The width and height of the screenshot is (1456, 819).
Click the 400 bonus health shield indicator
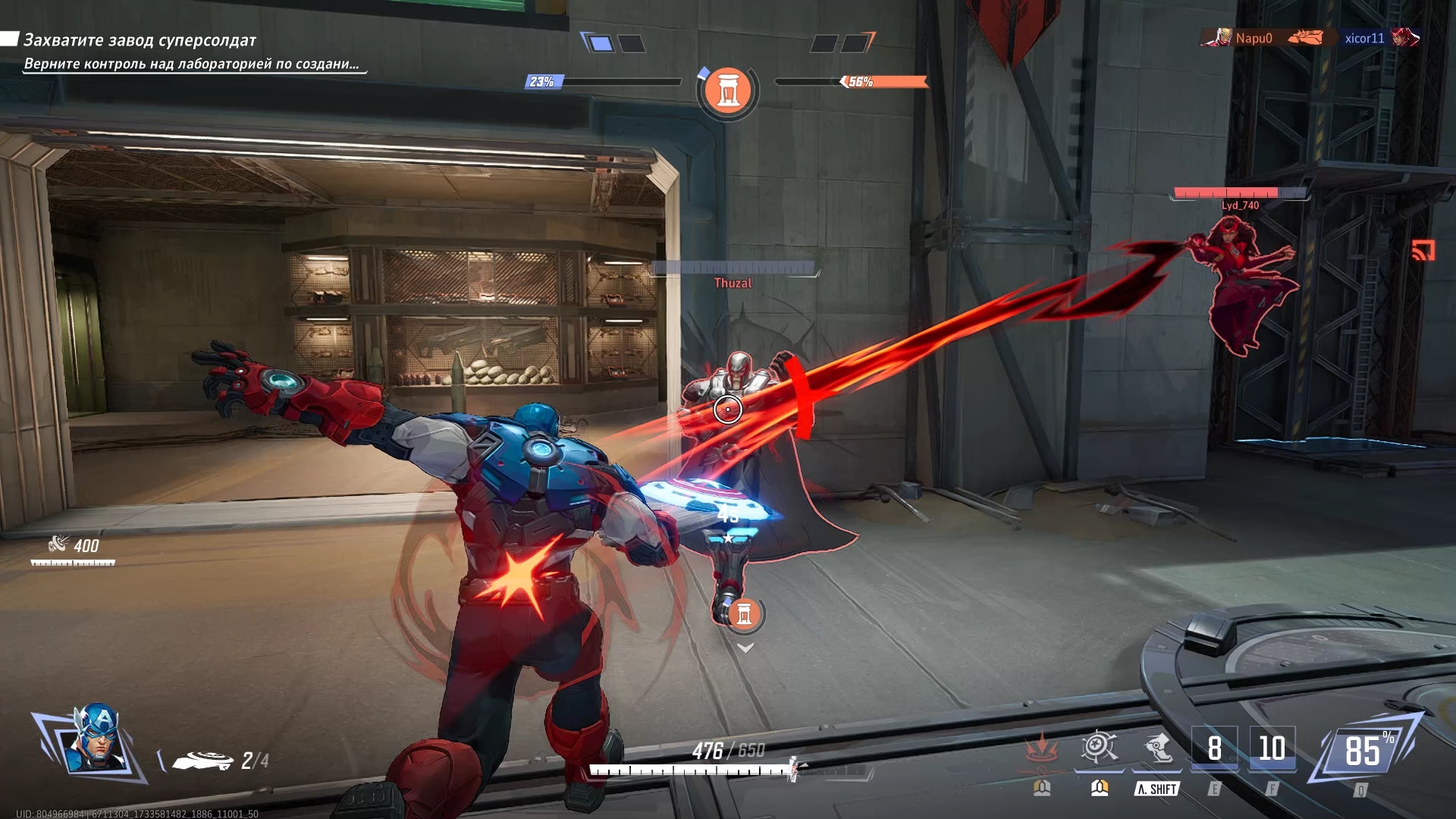click(x=74, y=546)
